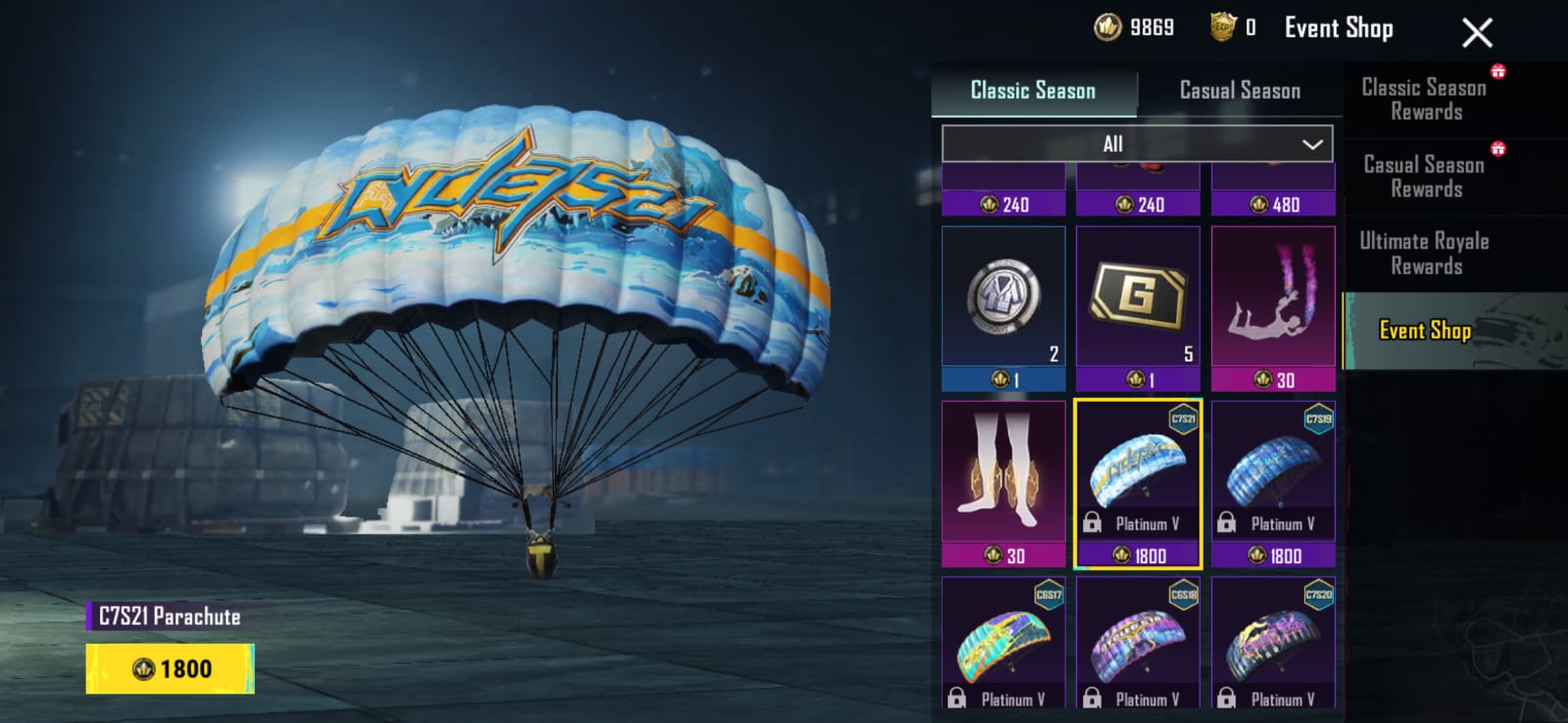The image size is (1568, 723).
Task: Switch to the Classic Season tab
Action: (x=1033, y=91)
